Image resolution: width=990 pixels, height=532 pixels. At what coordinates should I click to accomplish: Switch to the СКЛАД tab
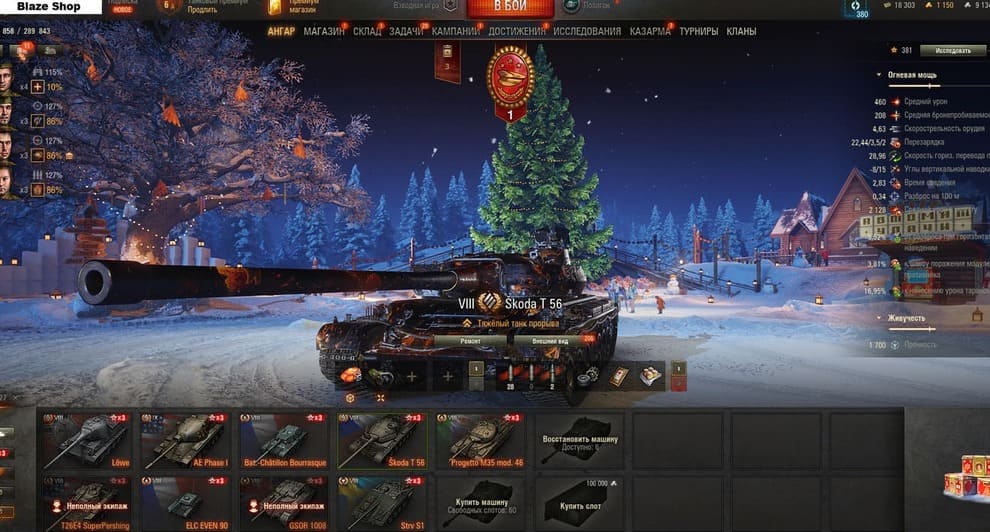(367, 32)
